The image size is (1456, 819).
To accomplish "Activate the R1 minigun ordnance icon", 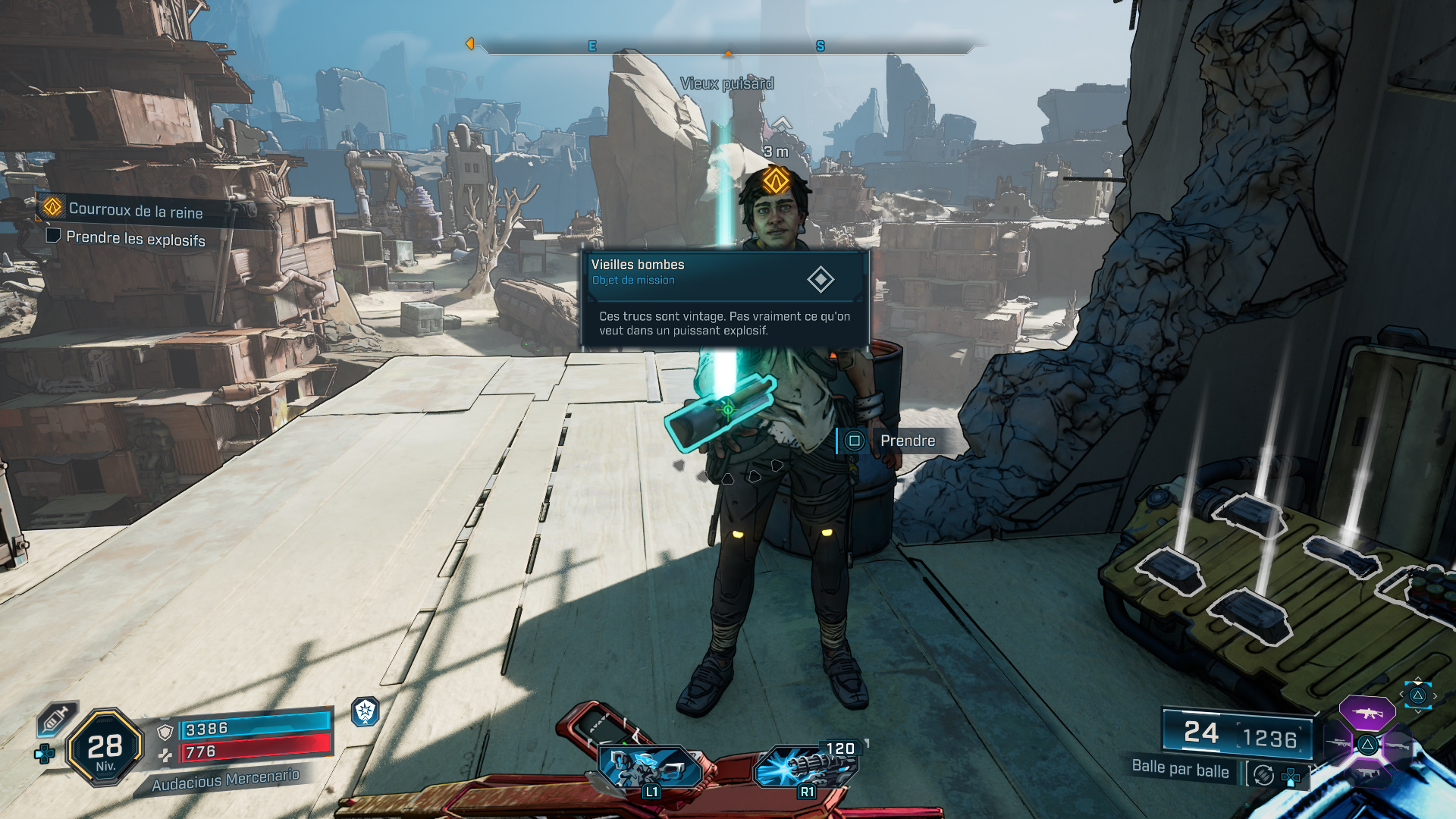I will point(805,766).
